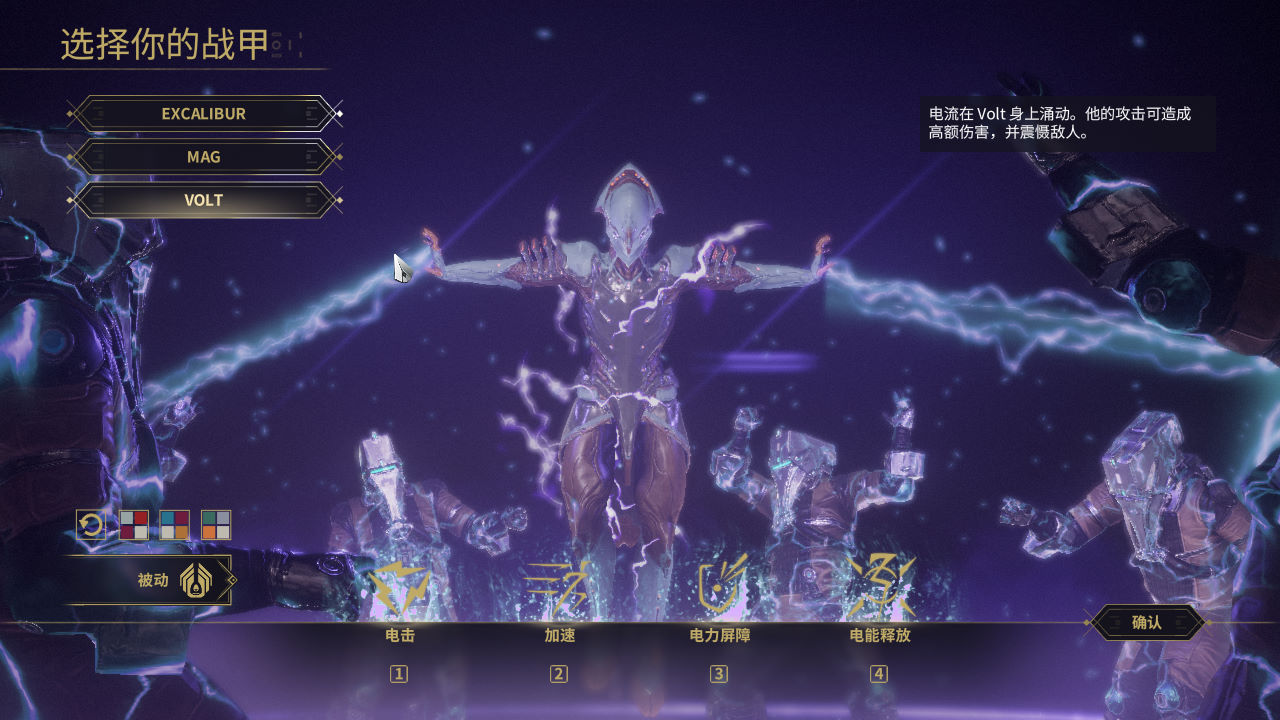1280x720 pixels.
Task: Open the 电能释放 discharge ability
Action: pos(879,590)
